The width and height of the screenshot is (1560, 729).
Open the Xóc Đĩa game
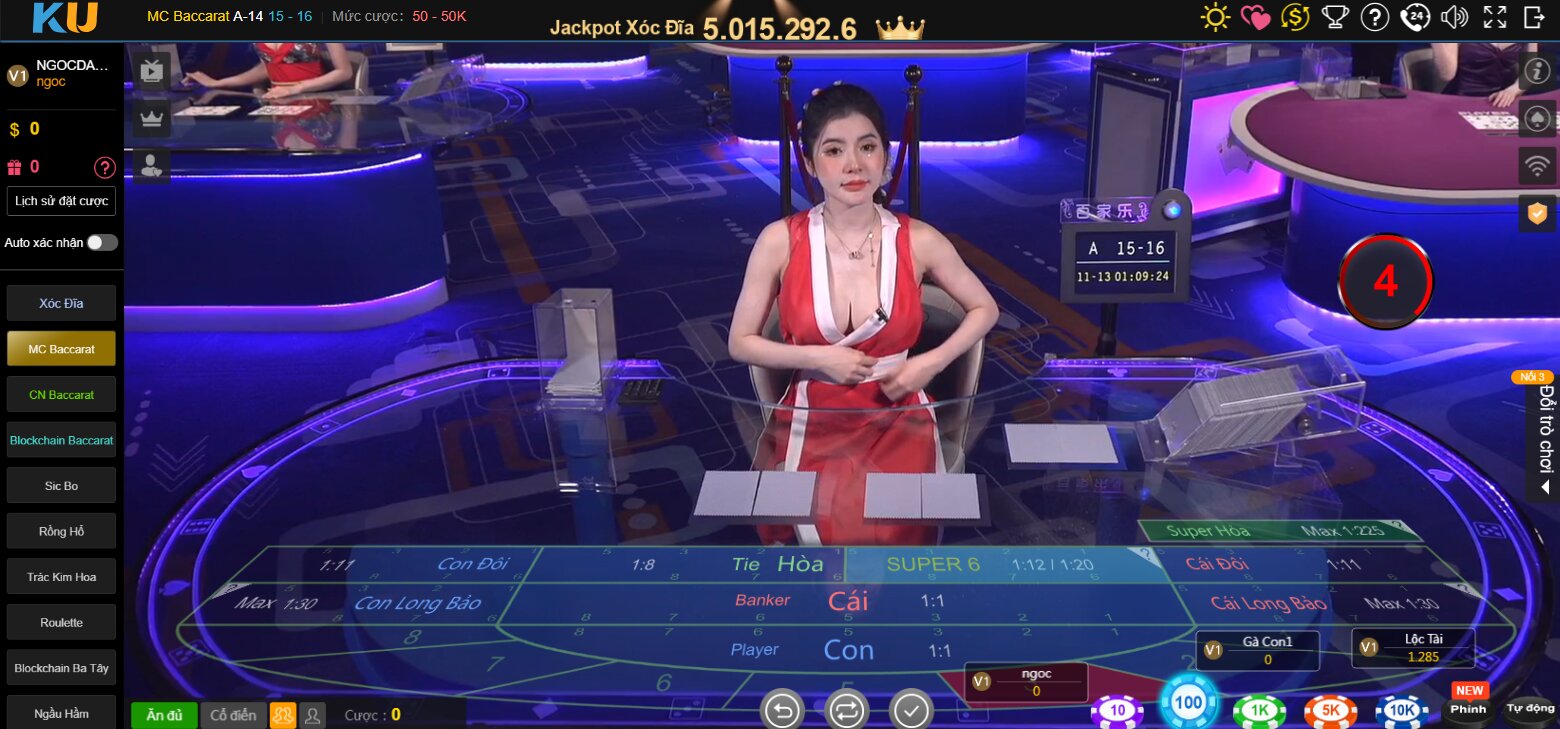(x=61, y=303)
